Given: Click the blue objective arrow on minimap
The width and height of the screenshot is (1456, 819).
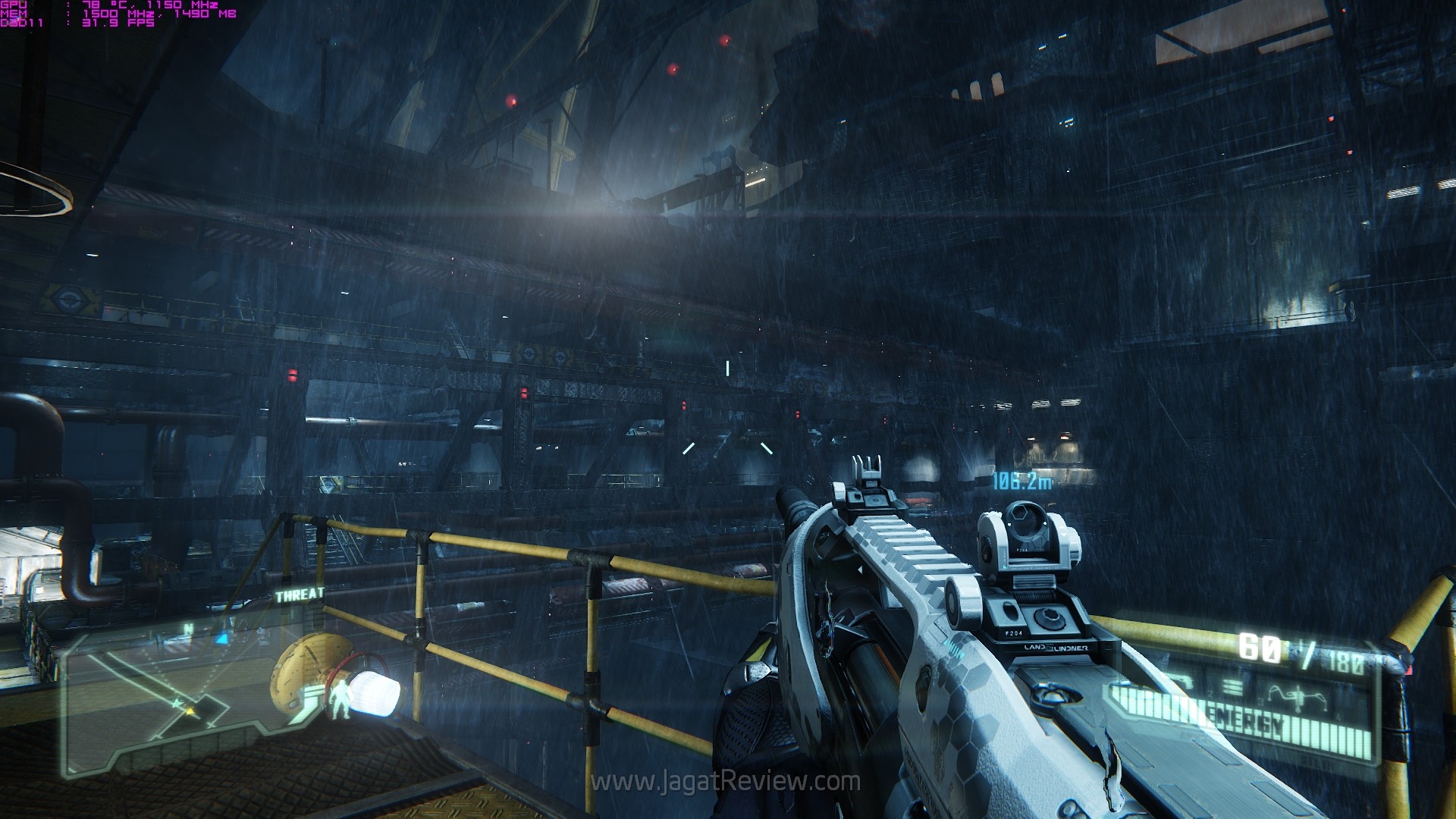Looking at the screenshot, I should pos(220,639).
